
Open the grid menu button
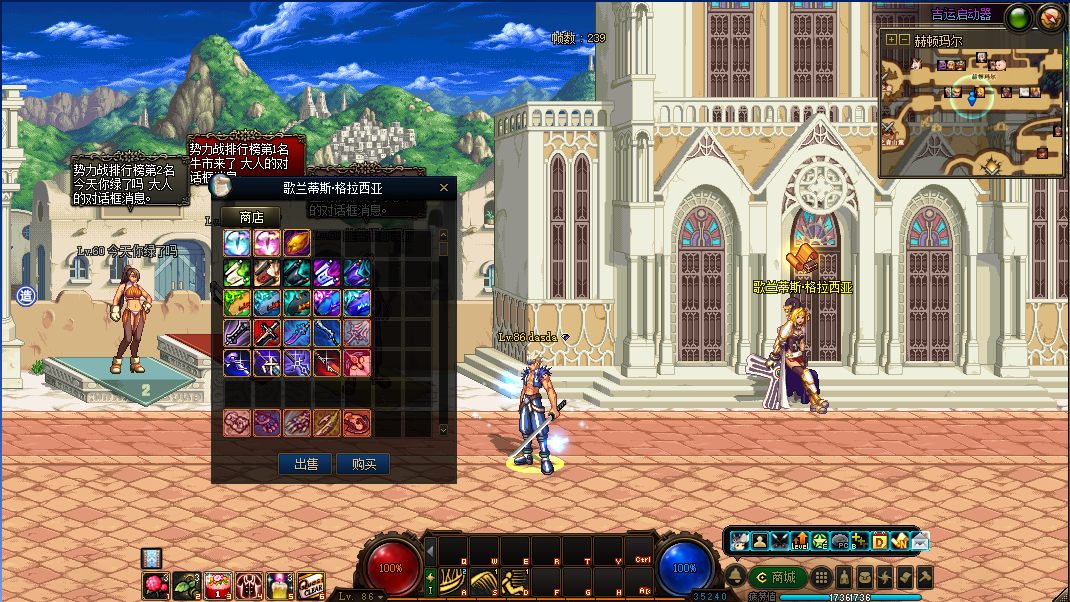(821, 577)
